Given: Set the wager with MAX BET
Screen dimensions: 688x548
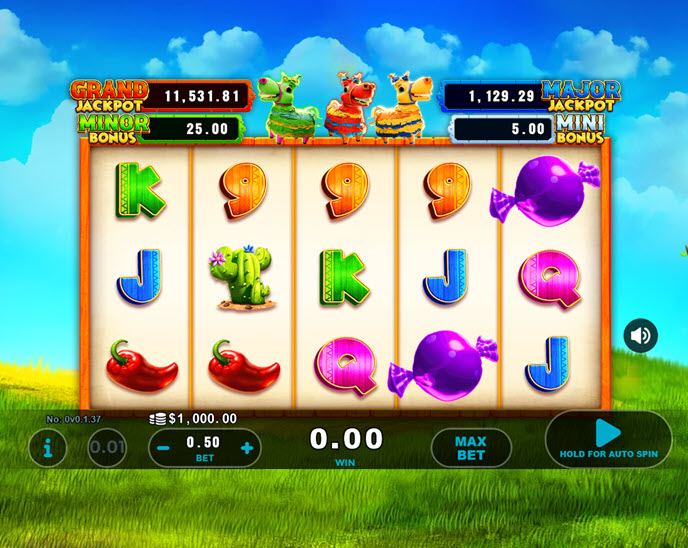Looking at the screenshot, I should (x=470, y=448).
